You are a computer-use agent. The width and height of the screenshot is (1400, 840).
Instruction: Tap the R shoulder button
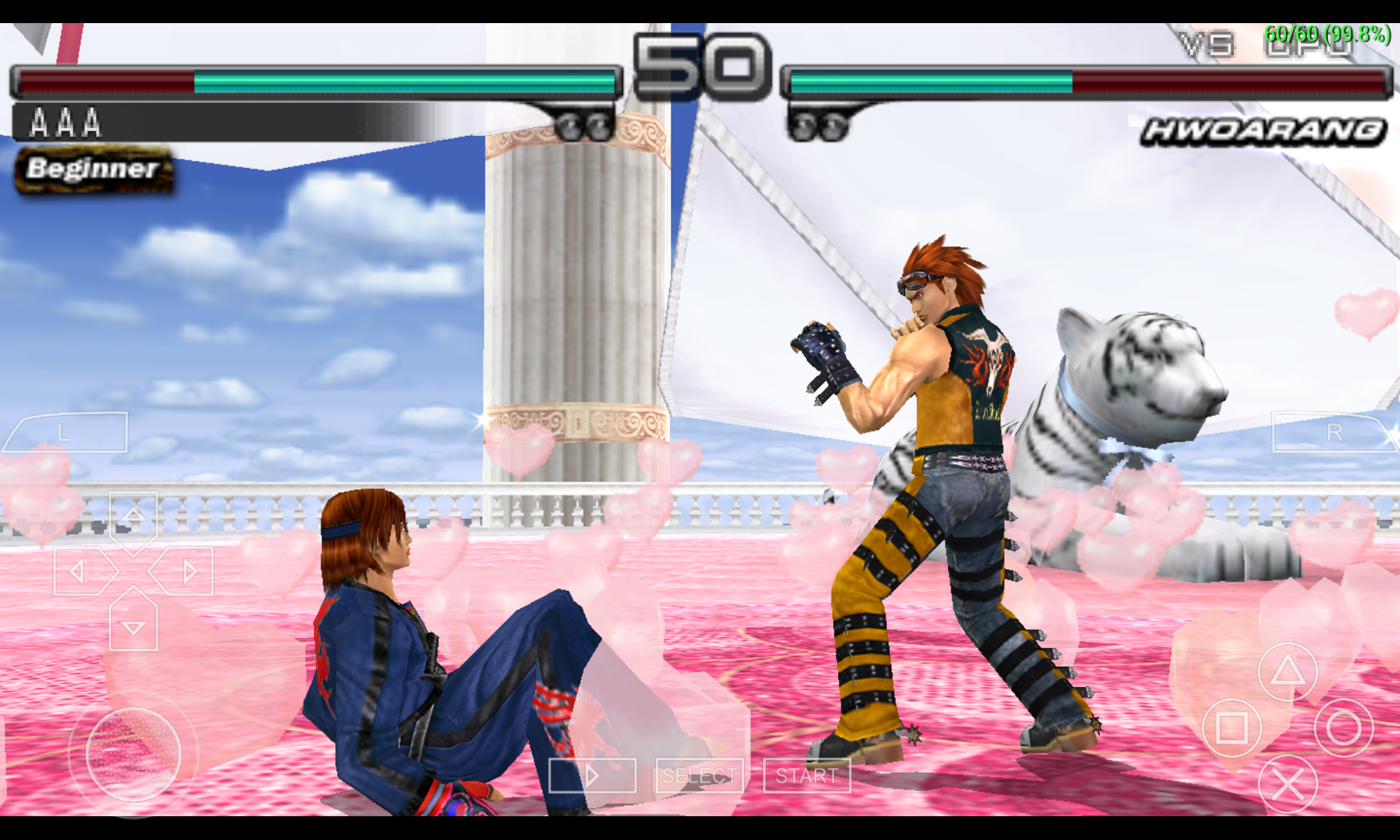click(1333, 432)
